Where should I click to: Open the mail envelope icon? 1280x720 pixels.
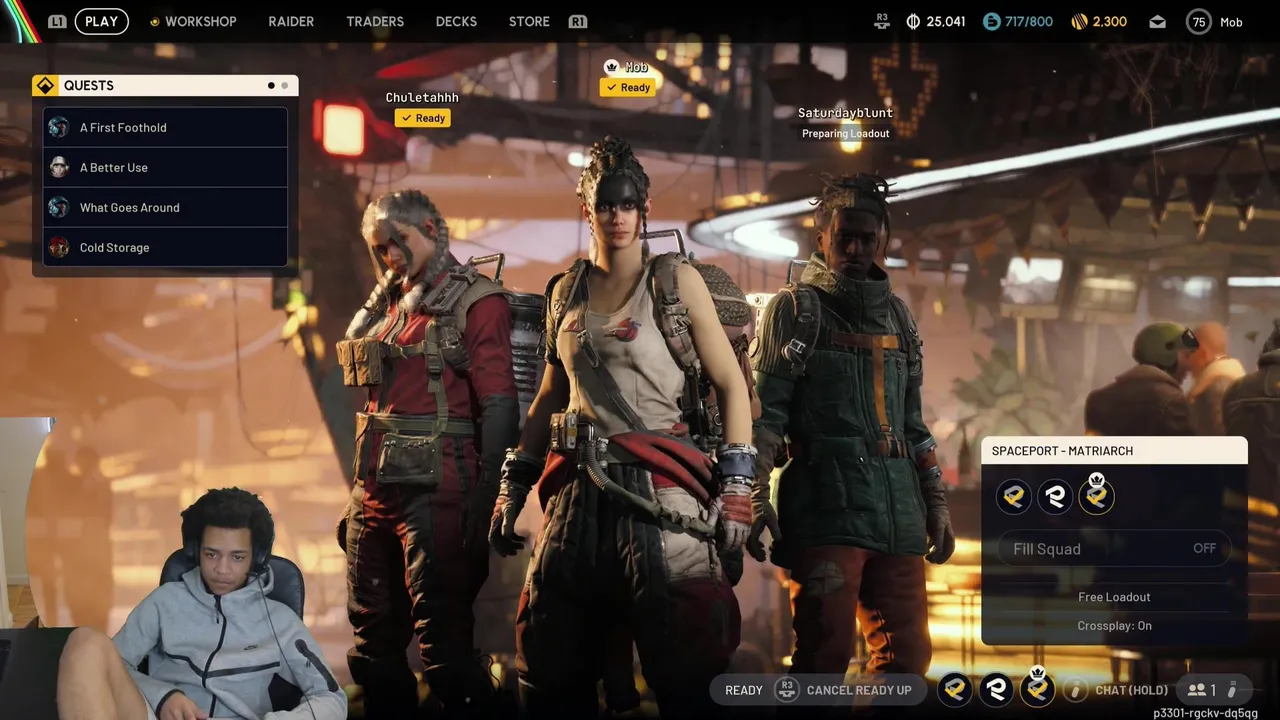point(1157,21)
